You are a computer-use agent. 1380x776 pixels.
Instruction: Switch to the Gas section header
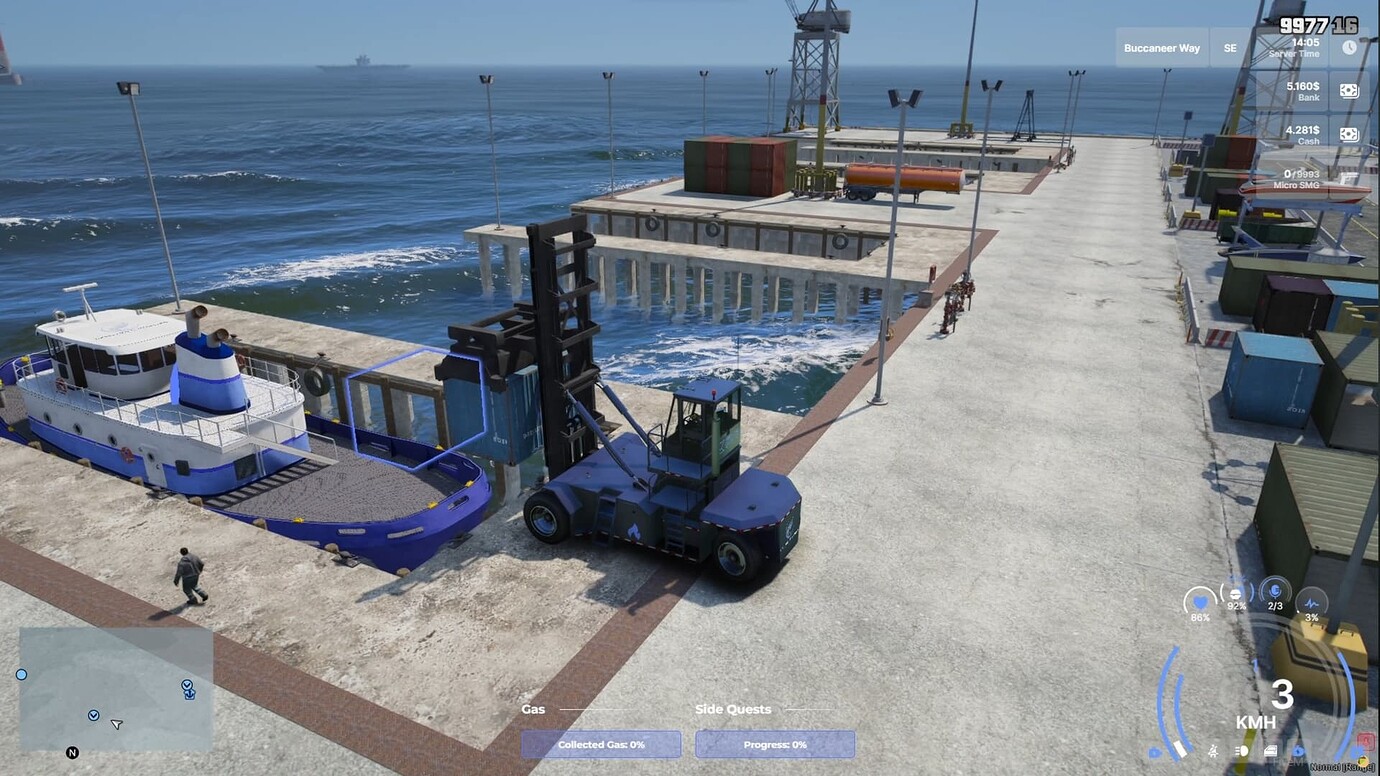tap(533, 709)
